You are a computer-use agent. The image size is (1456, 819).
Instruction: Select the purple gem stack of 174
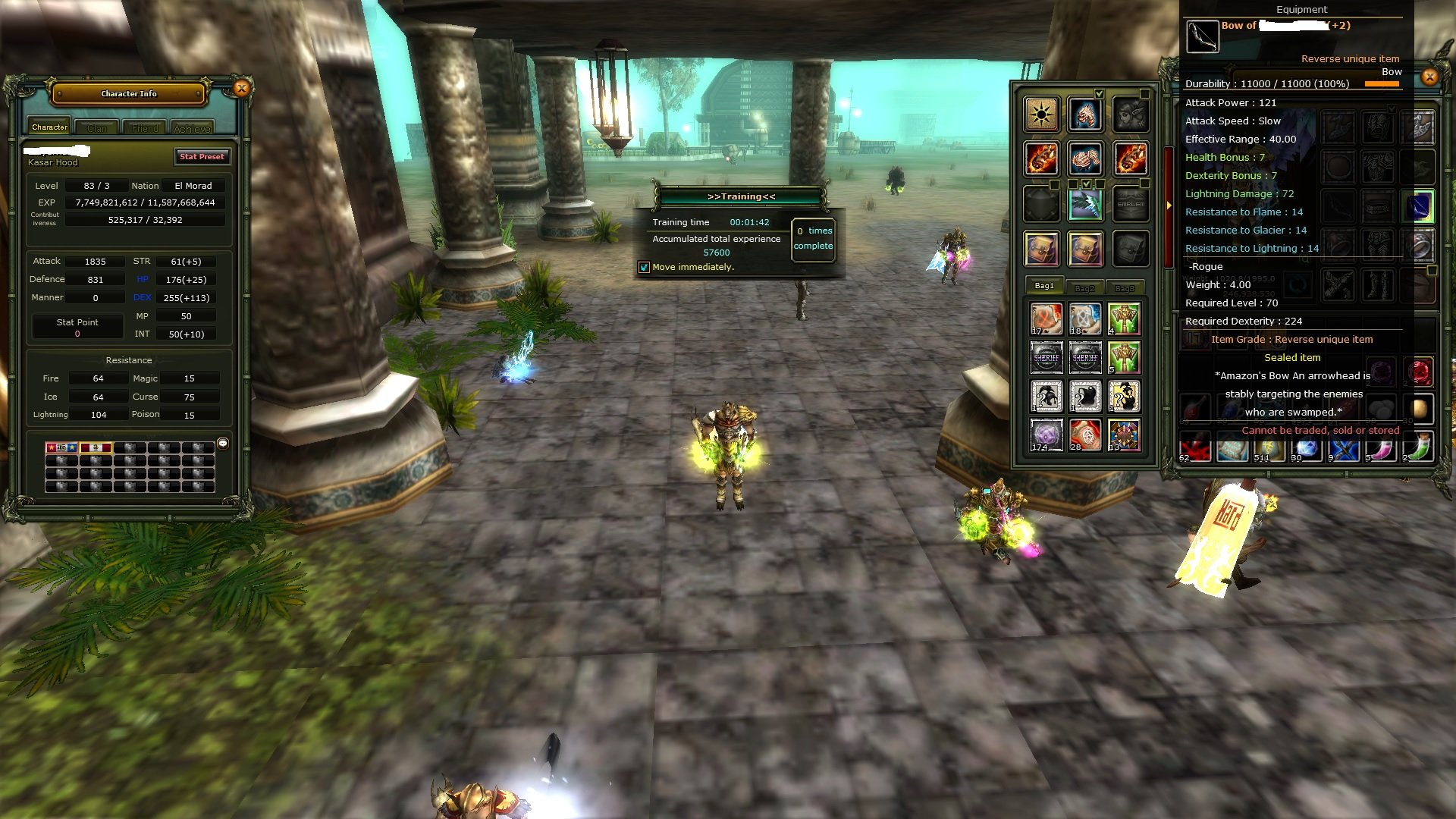(x=1046, y=435)
